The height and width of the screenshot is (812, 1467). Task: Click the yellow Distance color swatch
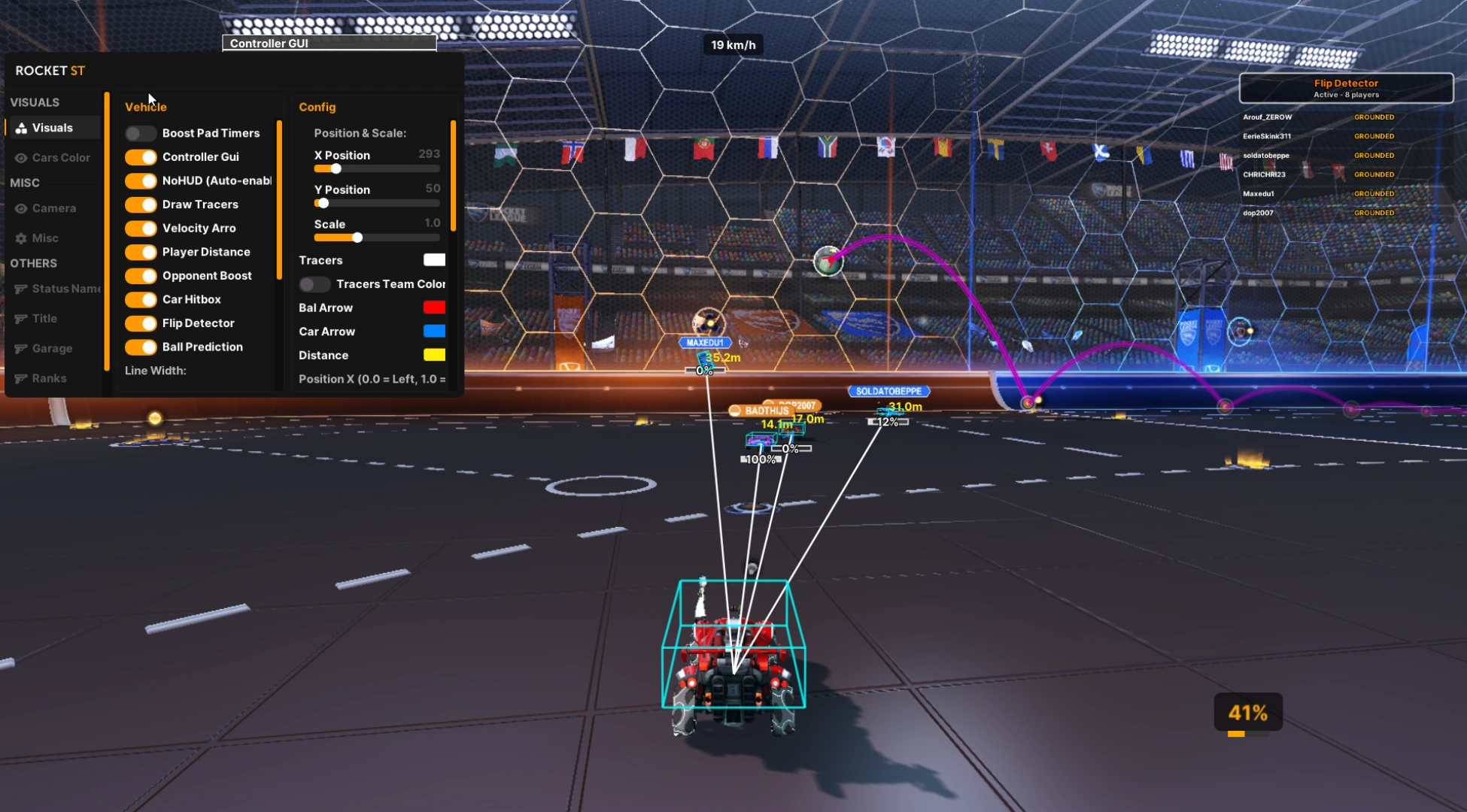pyautogui.click(x=435, y=354)
